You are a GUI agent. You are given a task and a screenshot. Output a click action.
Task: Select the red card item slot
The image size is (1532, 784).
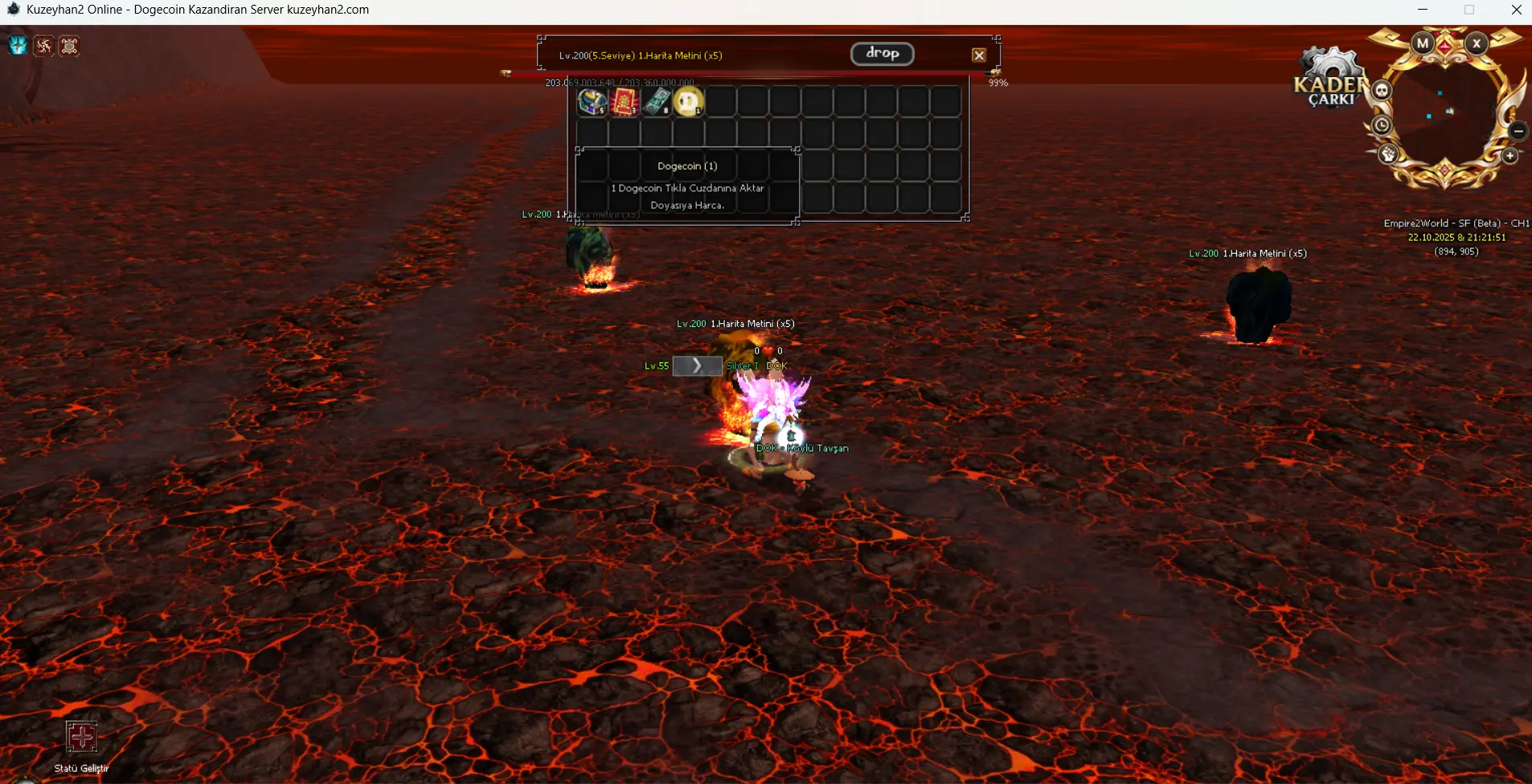(624, 102)
